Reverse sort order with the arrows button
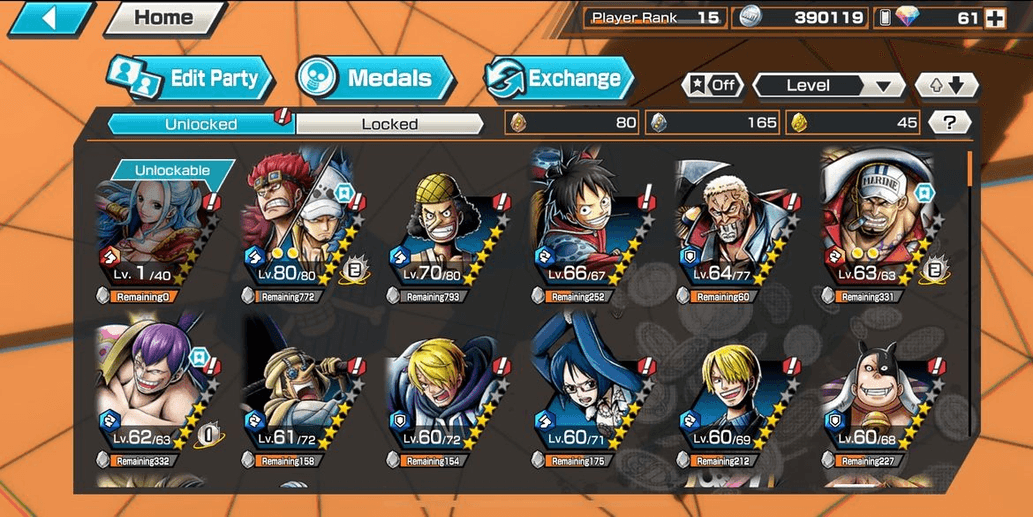Viewport: 1033px width, 517px height. (946, 85)
